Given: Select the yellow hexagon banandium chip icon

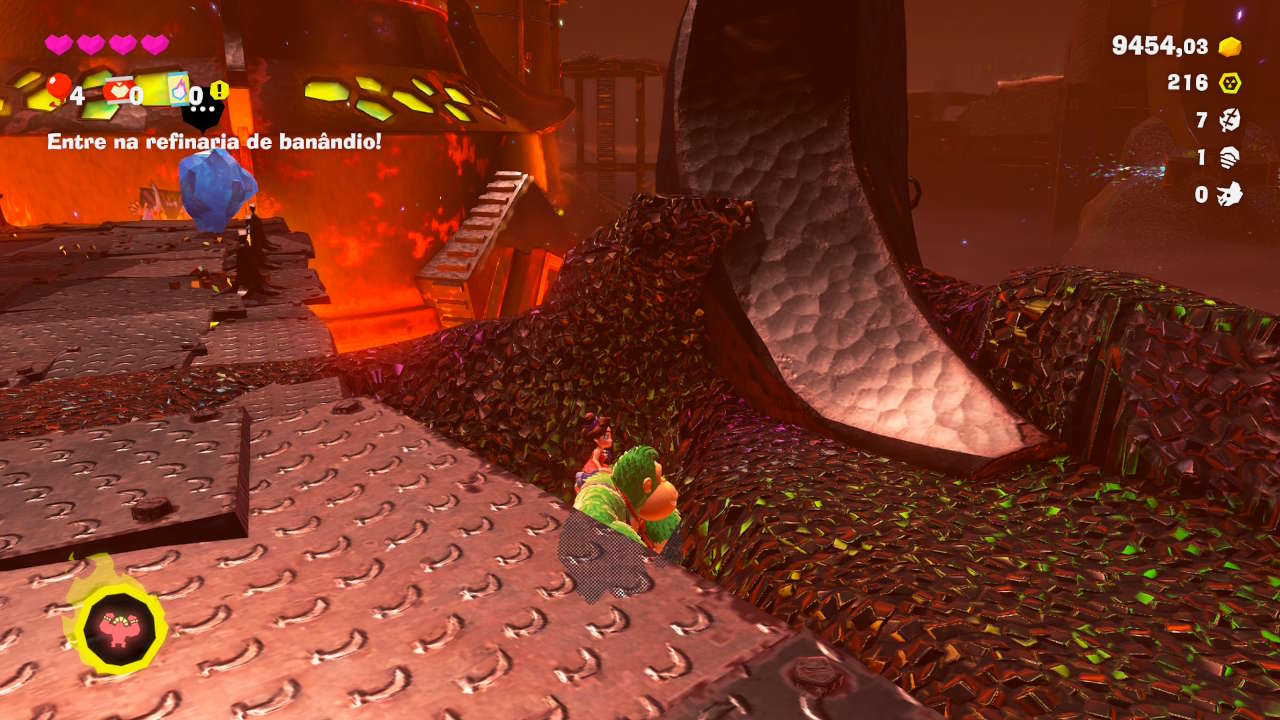Looking at the screenshot, I should click(x=1229, y=83).
